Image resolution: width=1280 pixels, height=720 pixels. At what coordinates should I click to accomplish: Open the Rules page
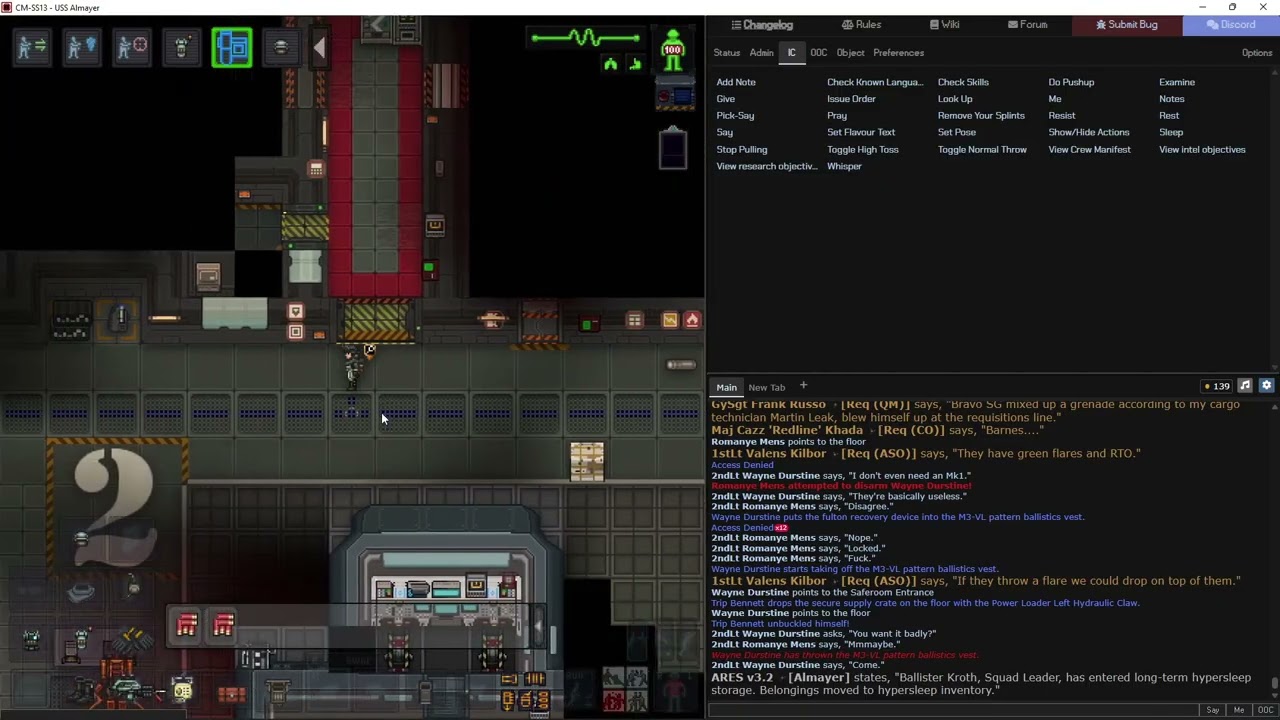pyautogui.click(x=861, y=25)
